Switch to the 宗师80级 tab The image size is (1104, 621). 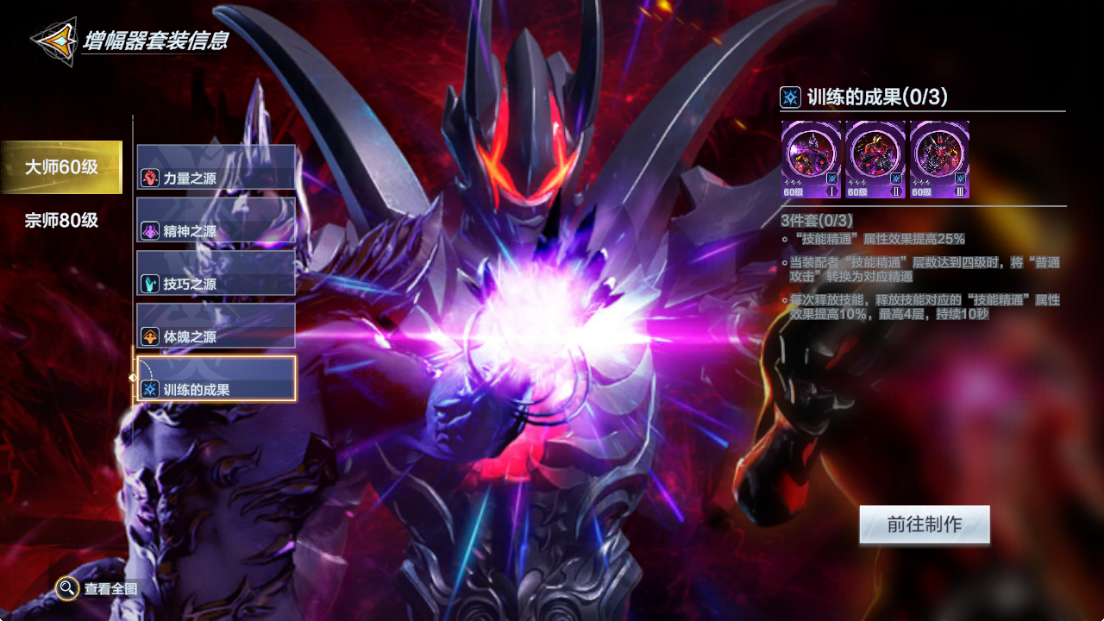point(61,220)
